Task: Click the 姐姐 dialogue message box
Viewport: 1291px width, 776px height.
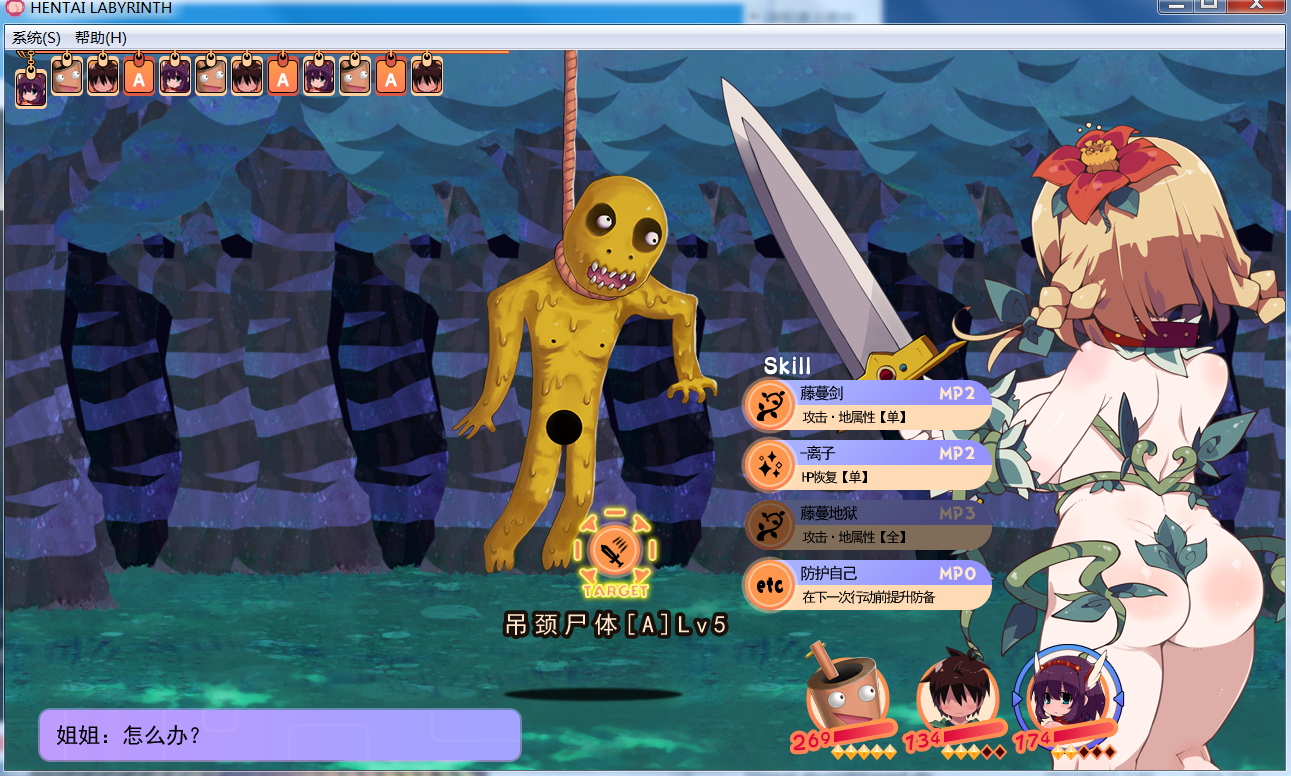Action: (279, 735)
